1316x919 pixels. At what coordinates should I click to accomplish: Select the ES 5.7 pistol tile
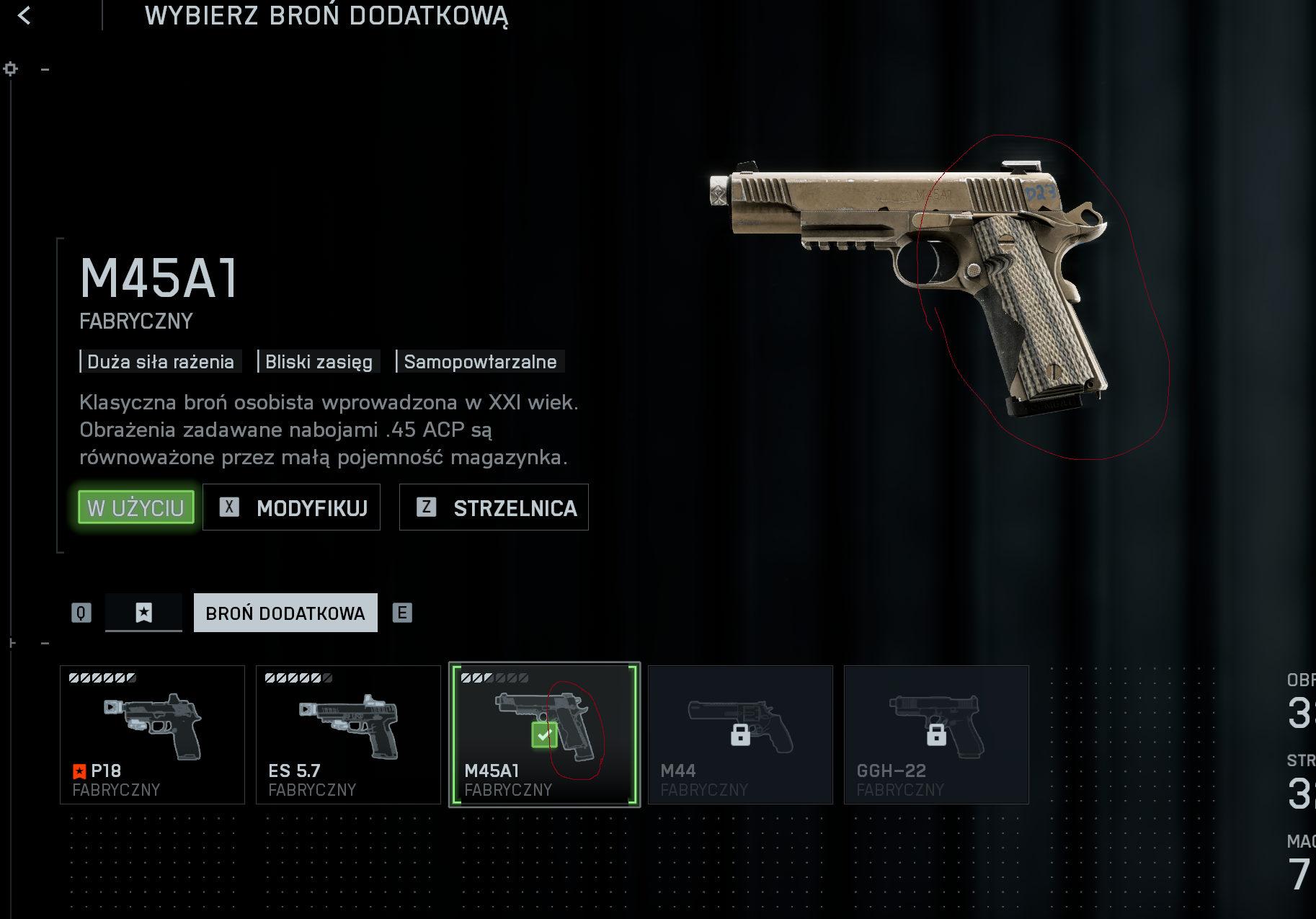click(x=348, y=734)
